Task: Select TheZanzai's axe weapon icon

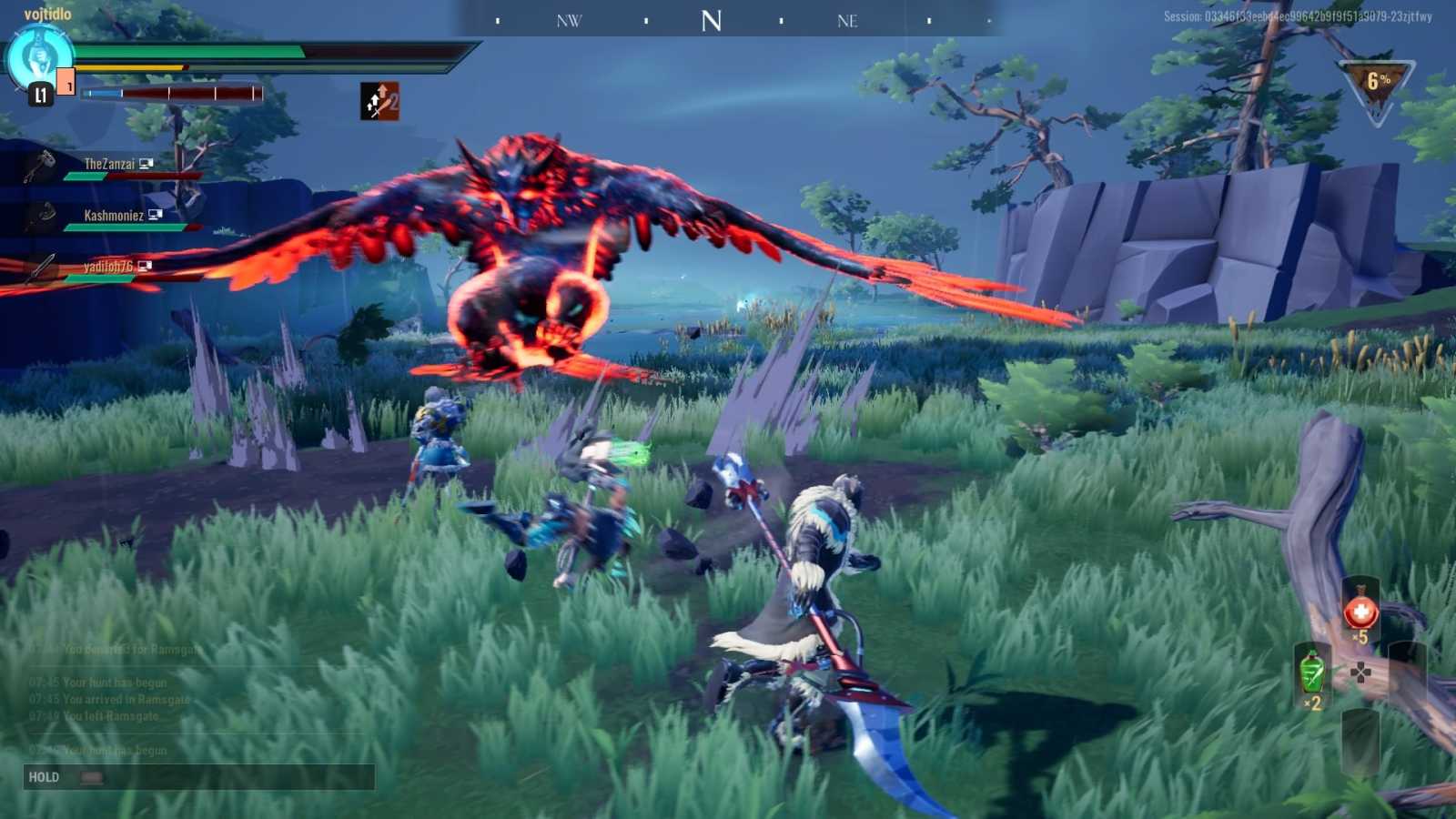Action: tap(39, 164)
